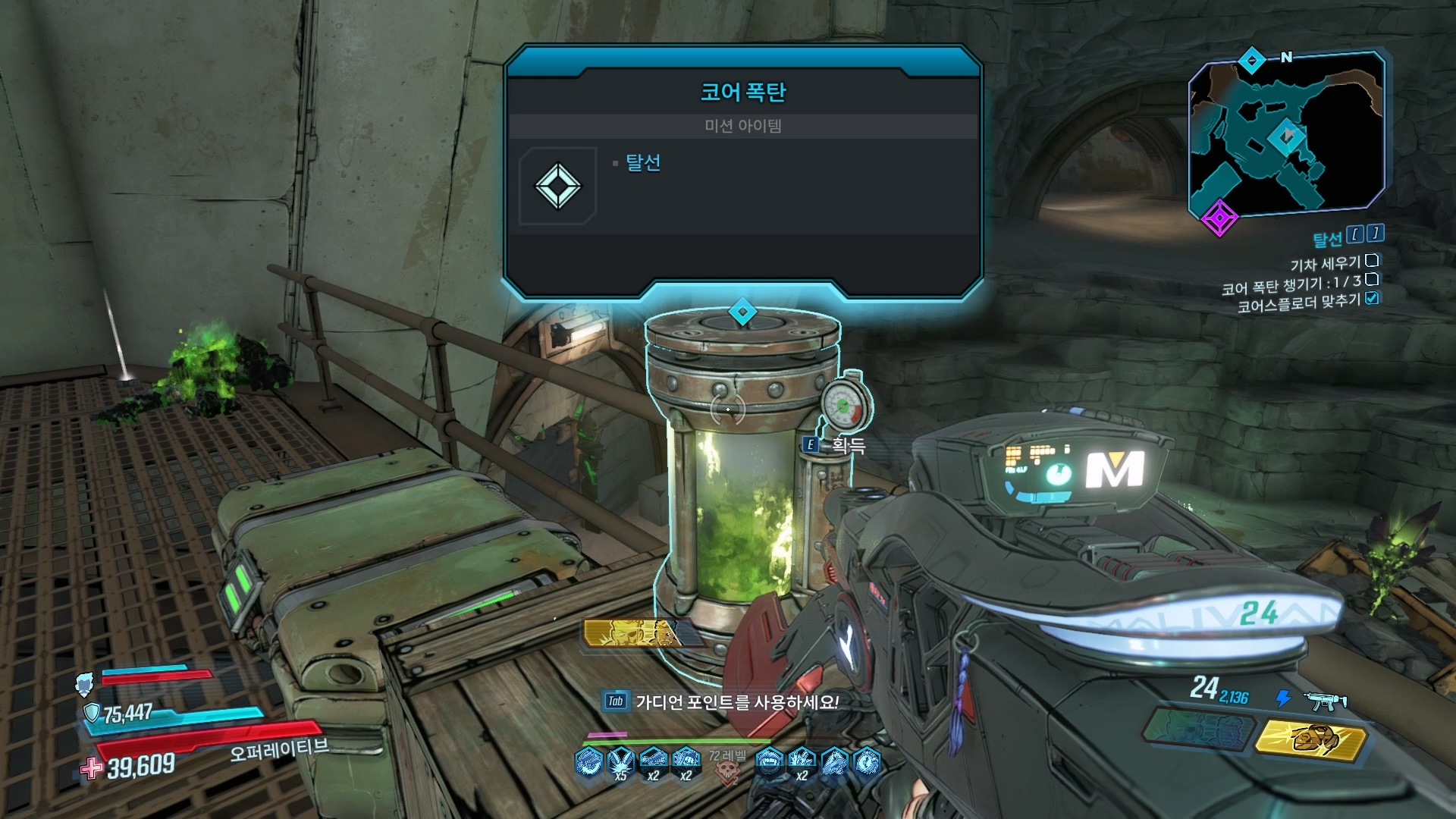Select the round clock-like buff icon
The image size is (1456, 819).
[x=867, y=761]
